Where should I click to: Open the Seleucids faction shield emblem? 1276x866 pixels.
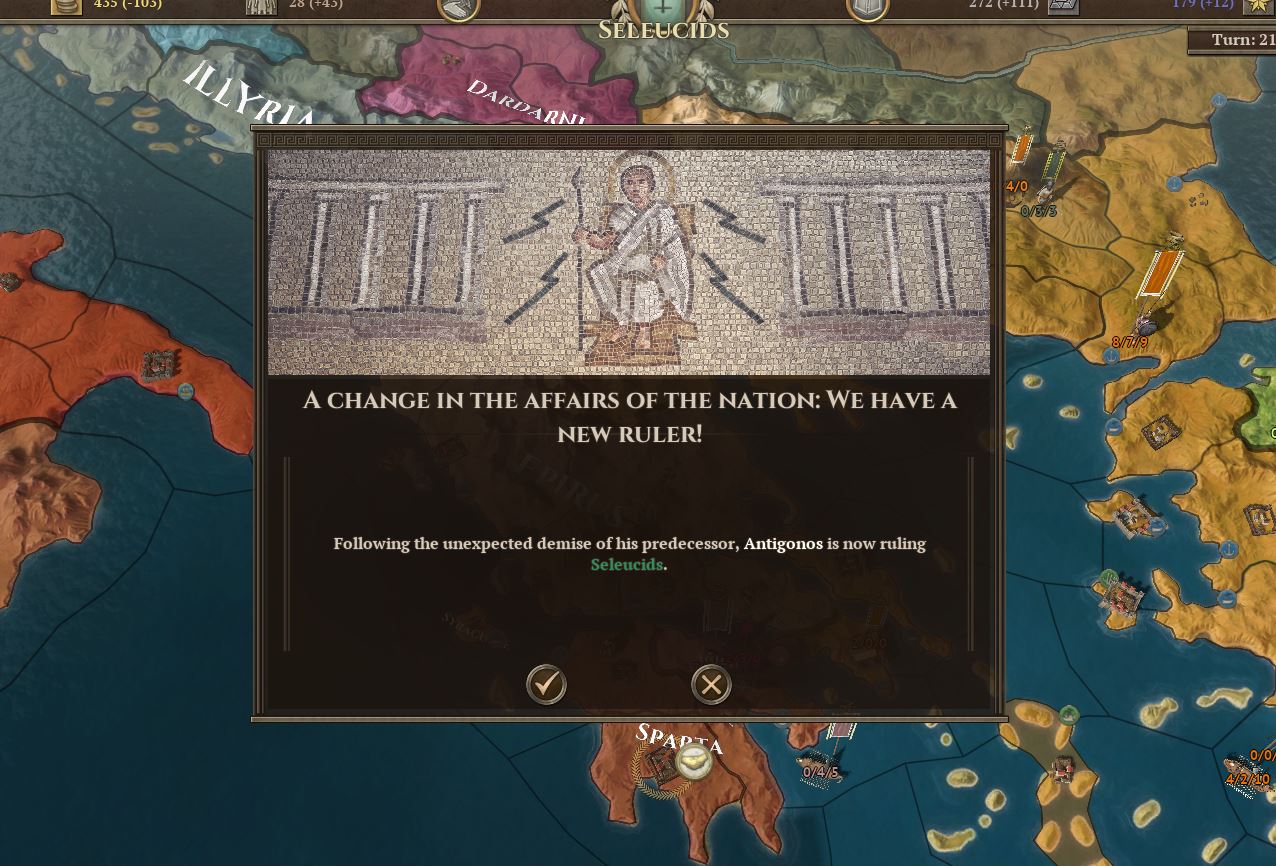663,8
